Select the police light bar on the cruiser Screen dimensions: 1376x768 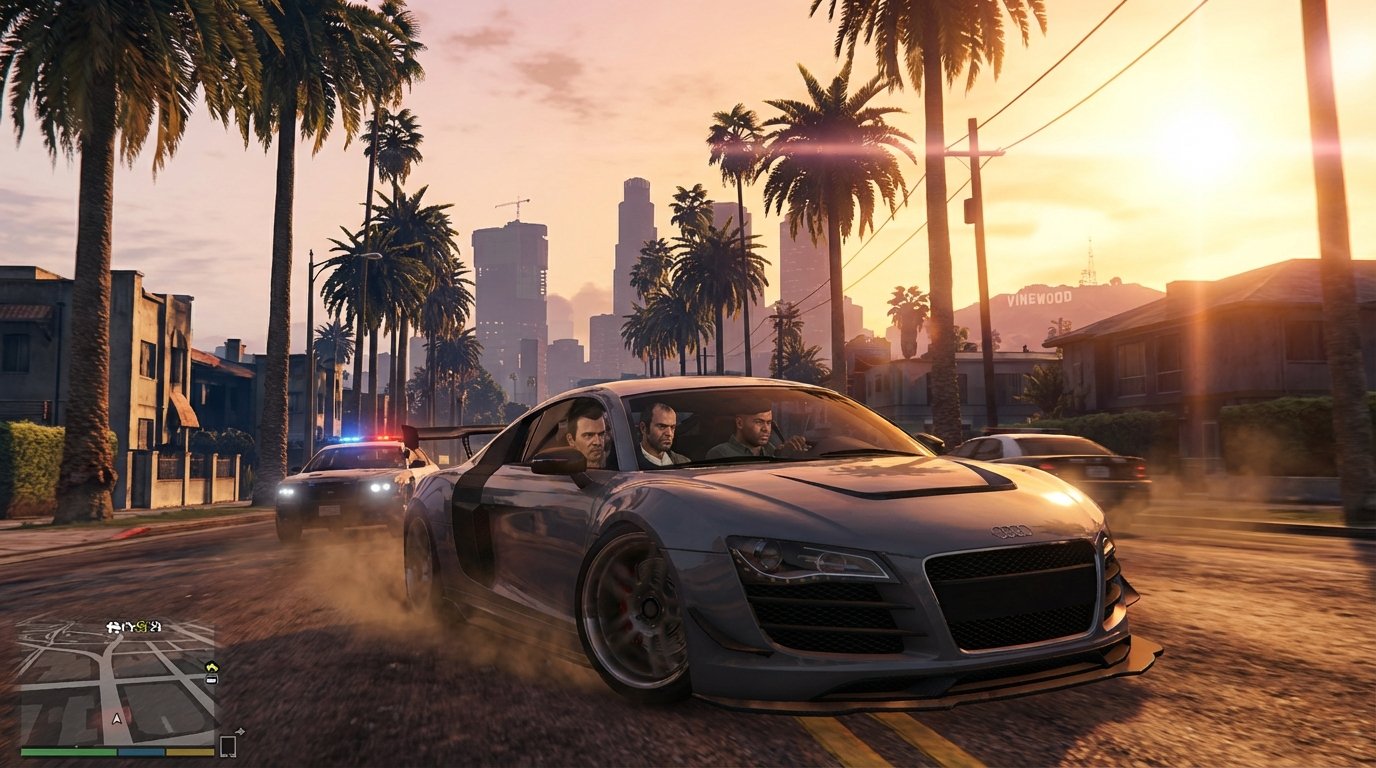tap(363, 438)
